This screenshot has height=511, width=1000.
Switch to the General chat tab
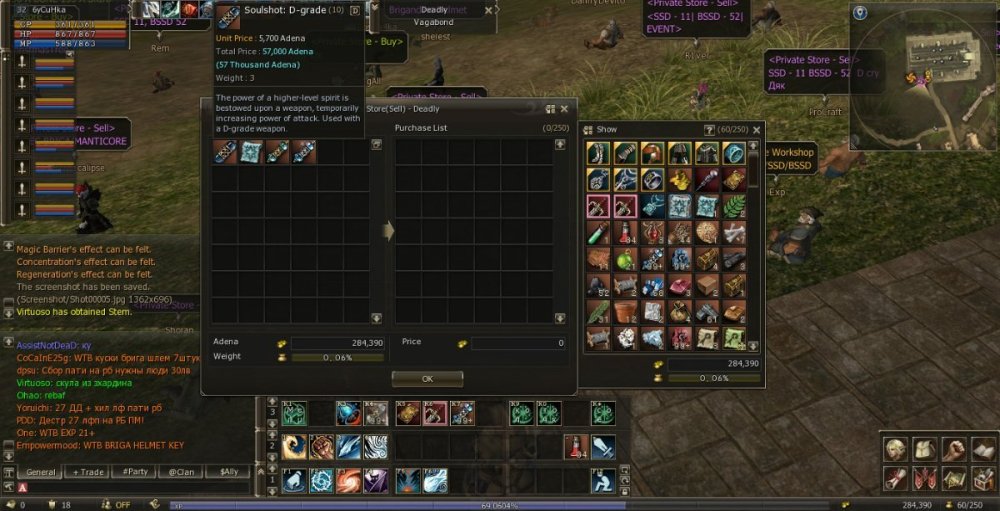tap(41, 472)
